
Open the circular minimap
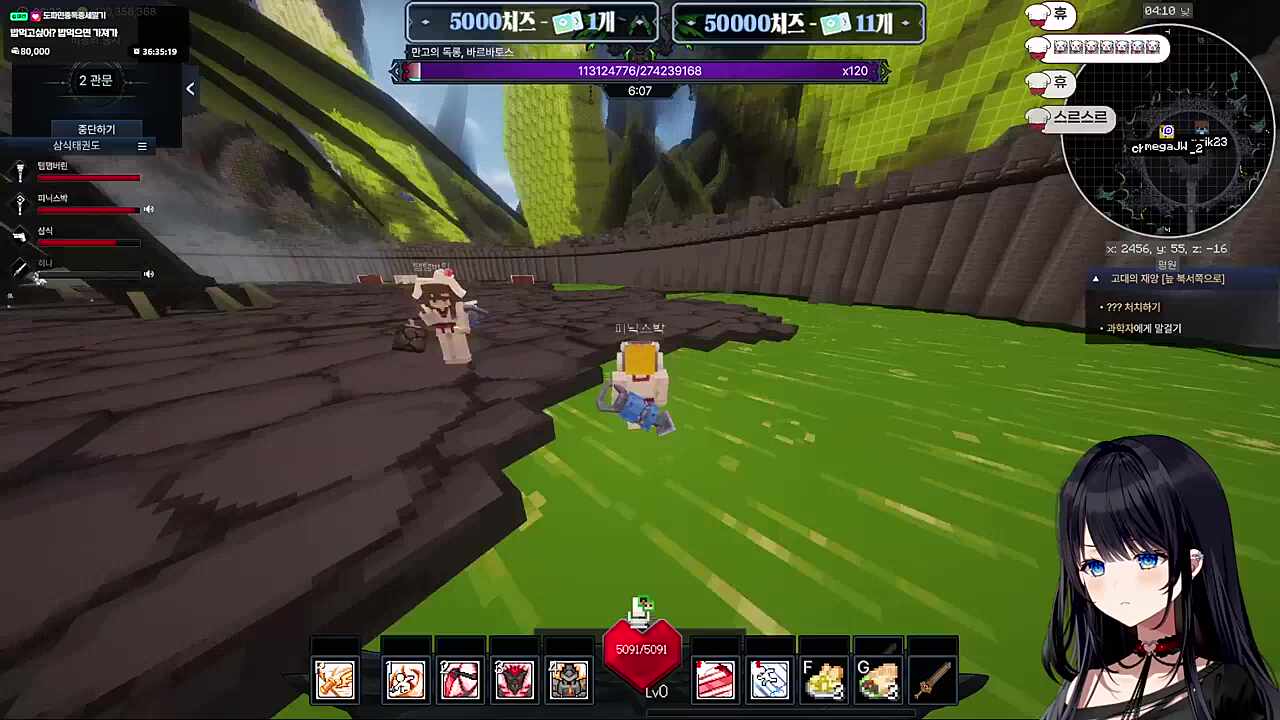click(x=1166, y=131)
